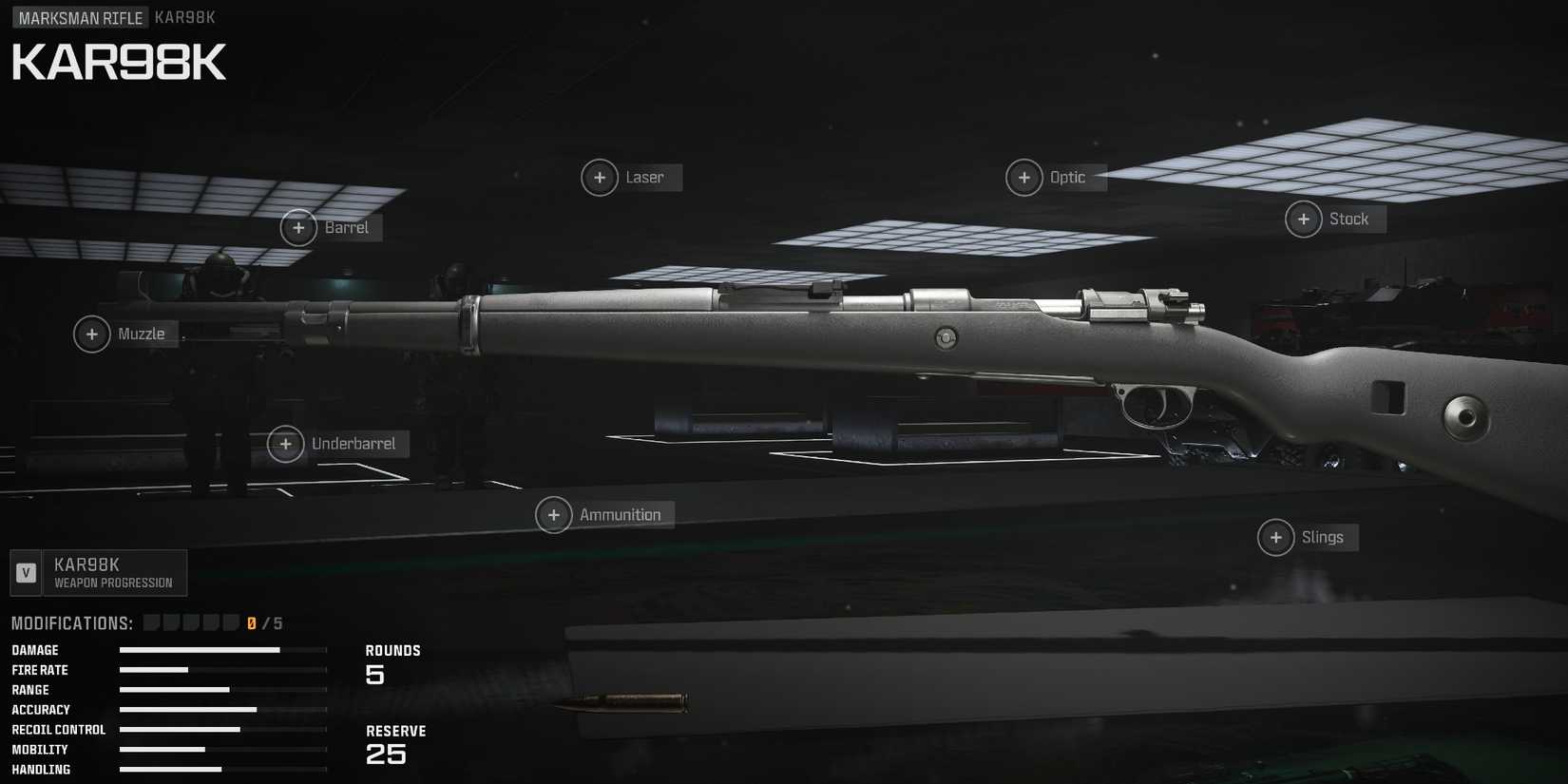
Task: Open the Laser attachment slot
Action: click(x=600, y=178)
